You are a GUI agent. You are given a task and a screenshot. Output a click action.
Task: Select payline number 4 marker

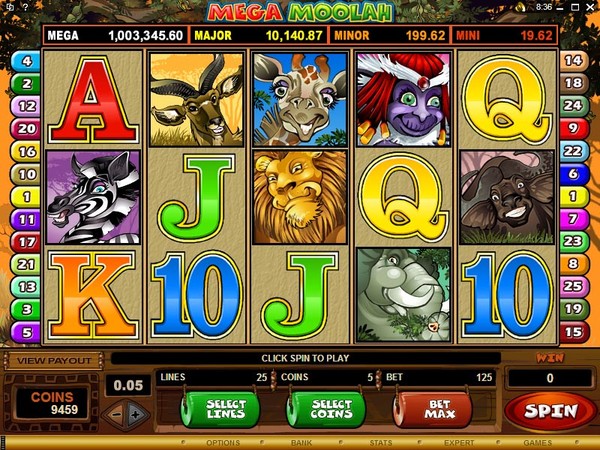click(25, 61)
